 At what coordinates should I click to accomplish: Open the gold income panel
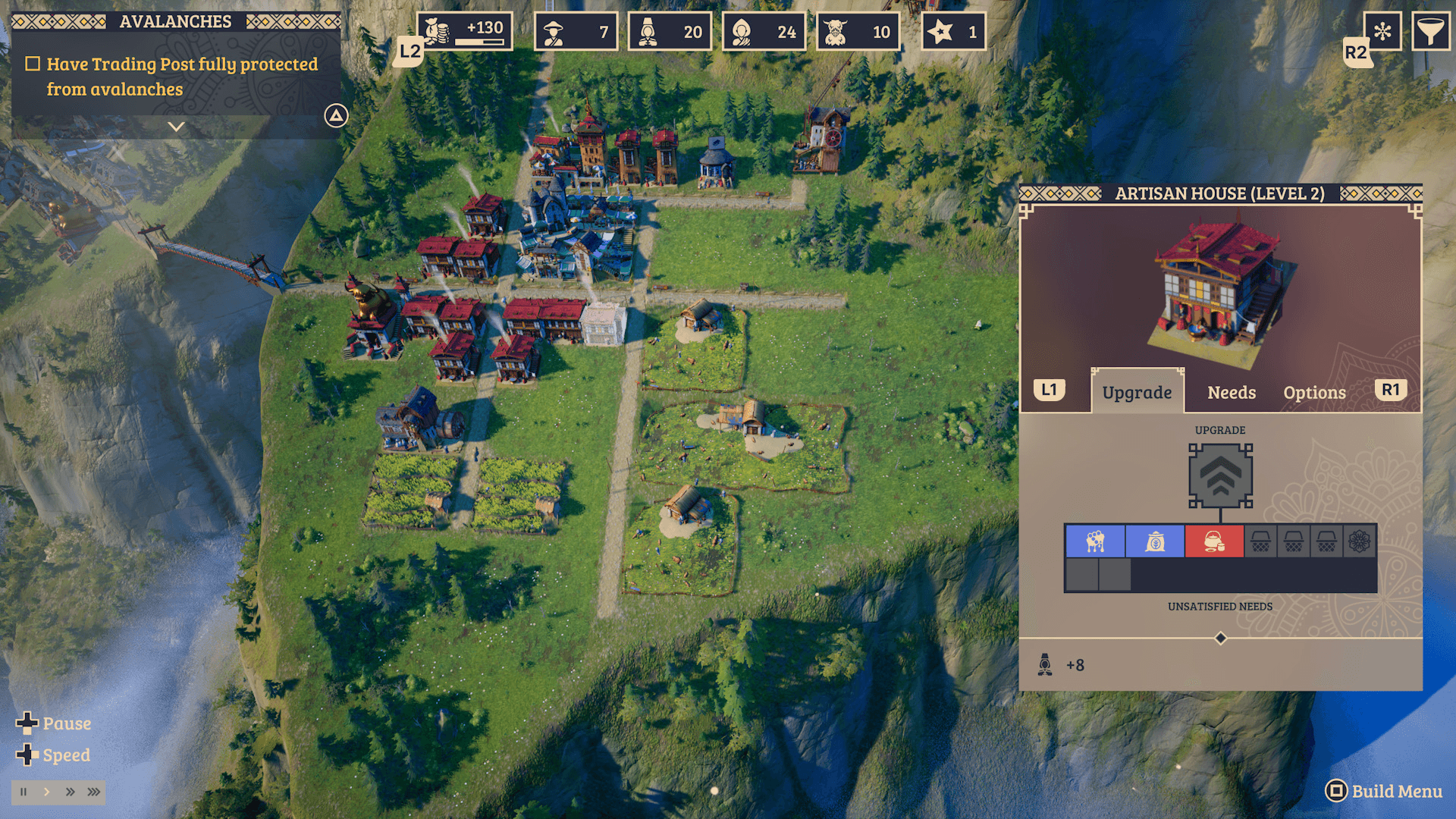pyautogui.click(x=464, y=32)
